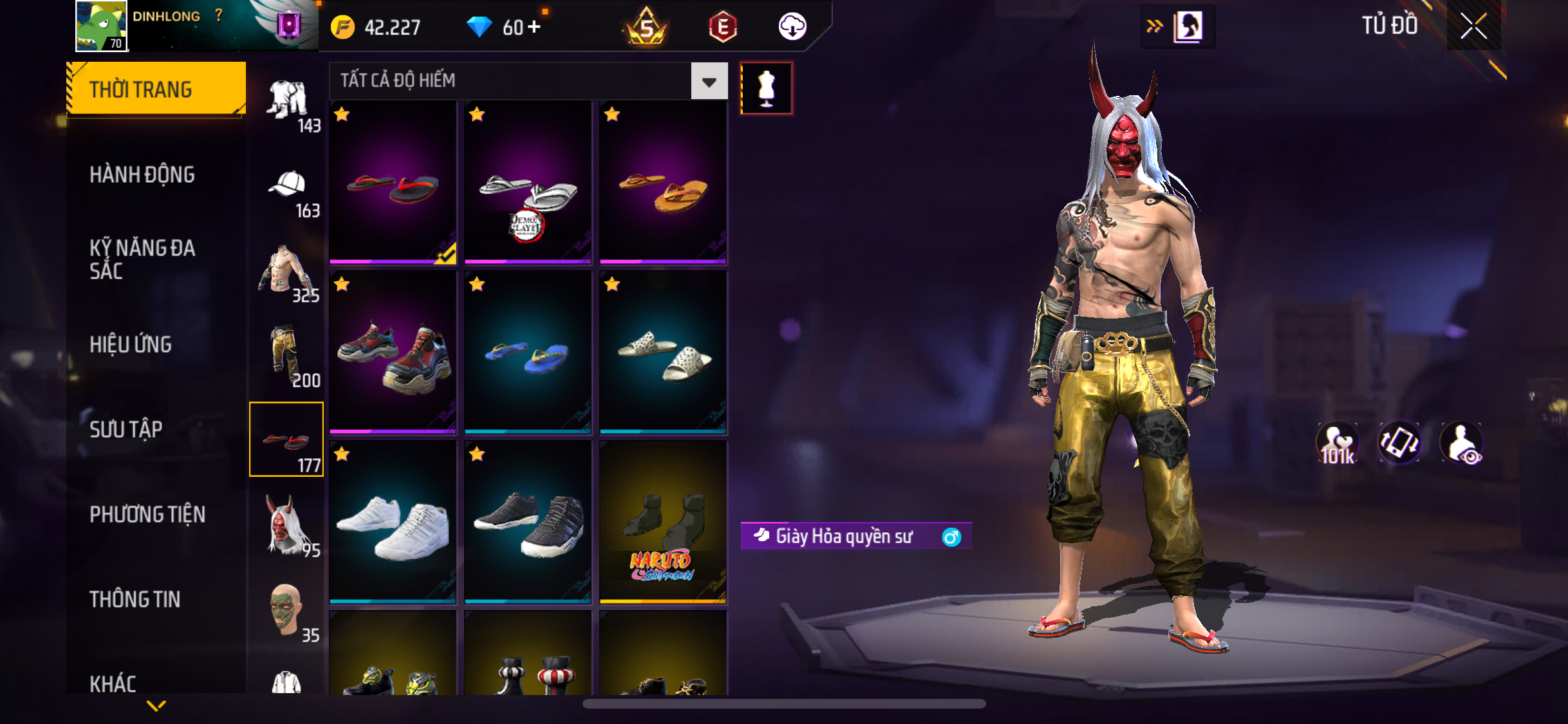
Task: Show the Thông Tin section
Action: coord(135,599)
